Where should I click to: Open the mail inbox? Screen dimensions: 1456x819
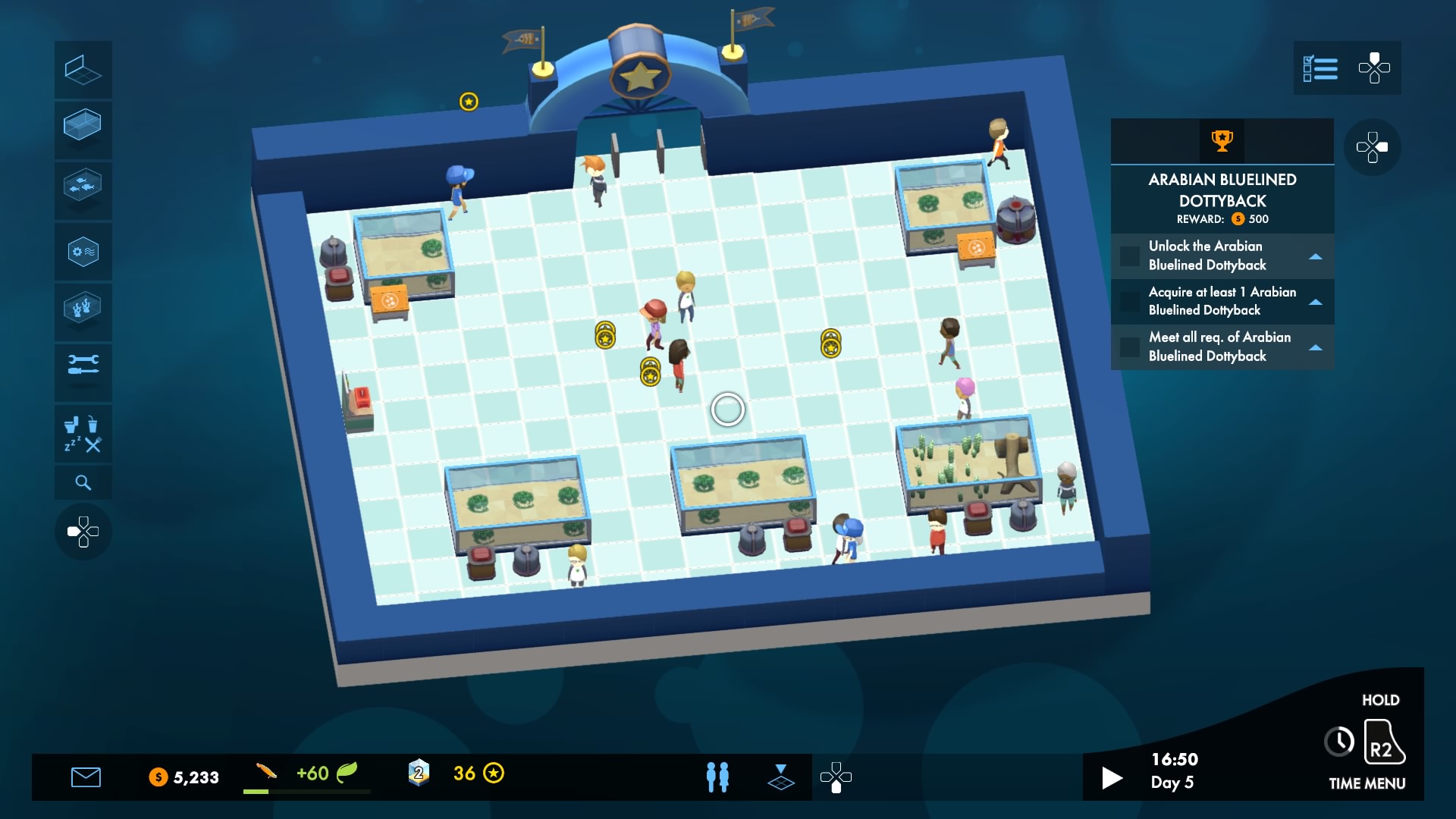[87, 777]
